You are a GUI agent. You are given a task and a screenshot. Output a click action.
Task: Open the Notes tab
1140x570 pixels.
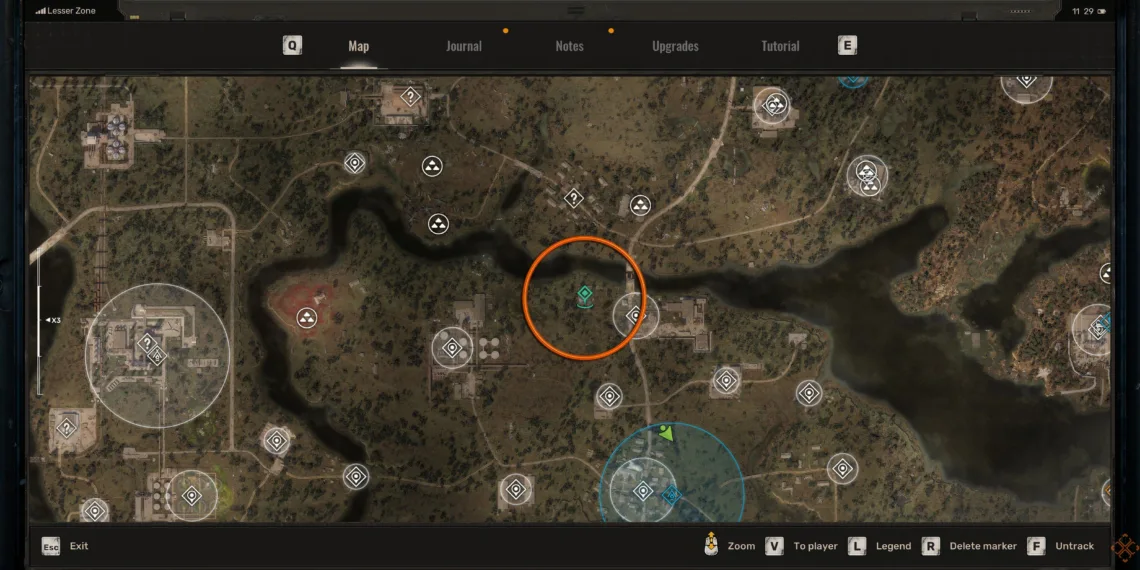(x=569, y=46)
